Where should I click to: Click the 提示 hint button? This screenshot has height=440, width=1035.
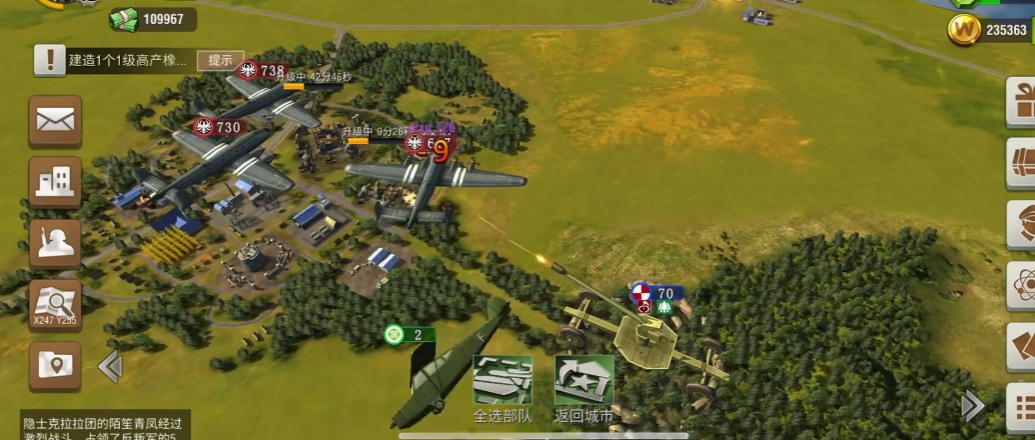(x=221, y=60)
